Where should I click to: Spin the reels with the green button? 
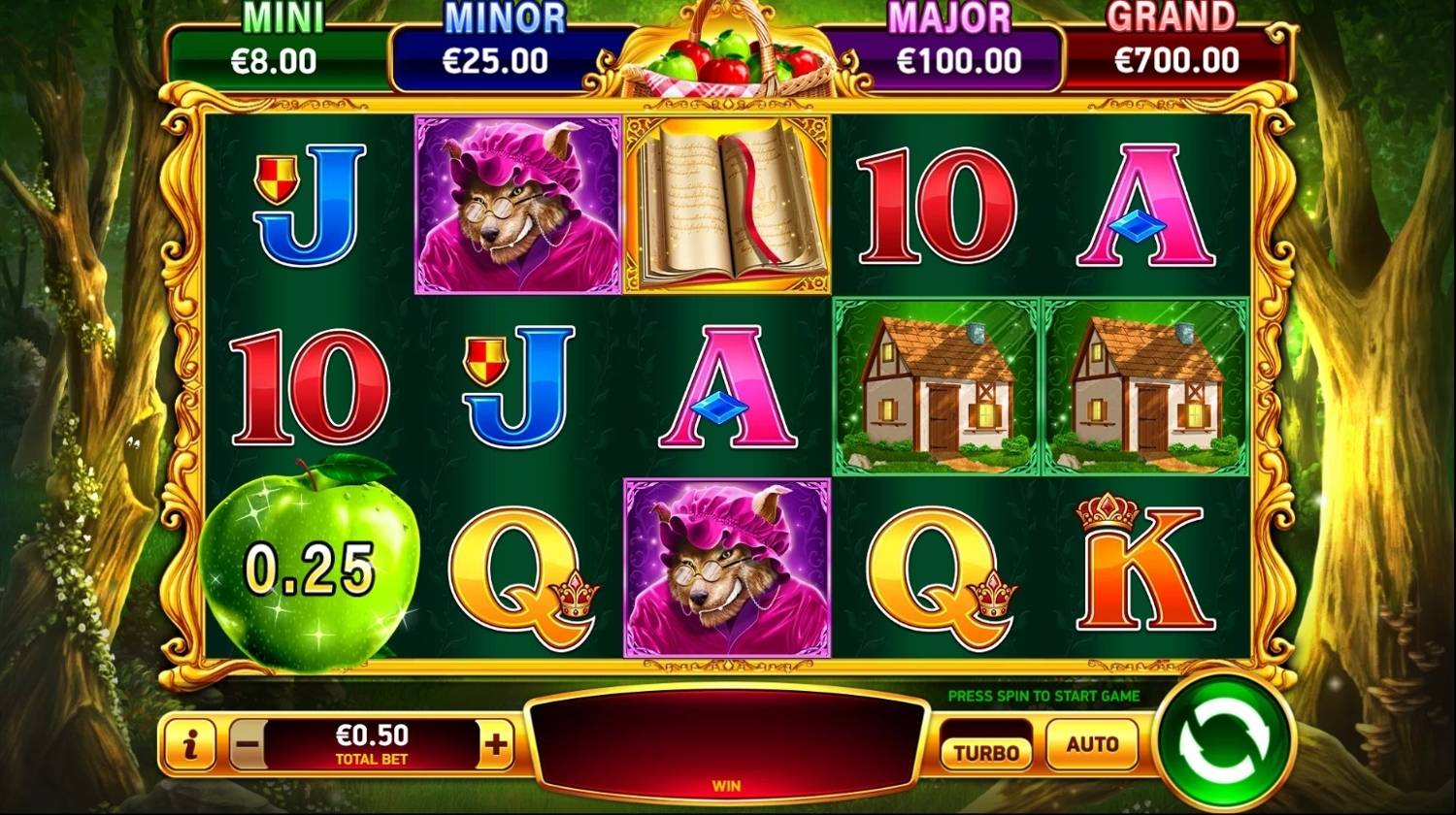[x=1224, y=743]
